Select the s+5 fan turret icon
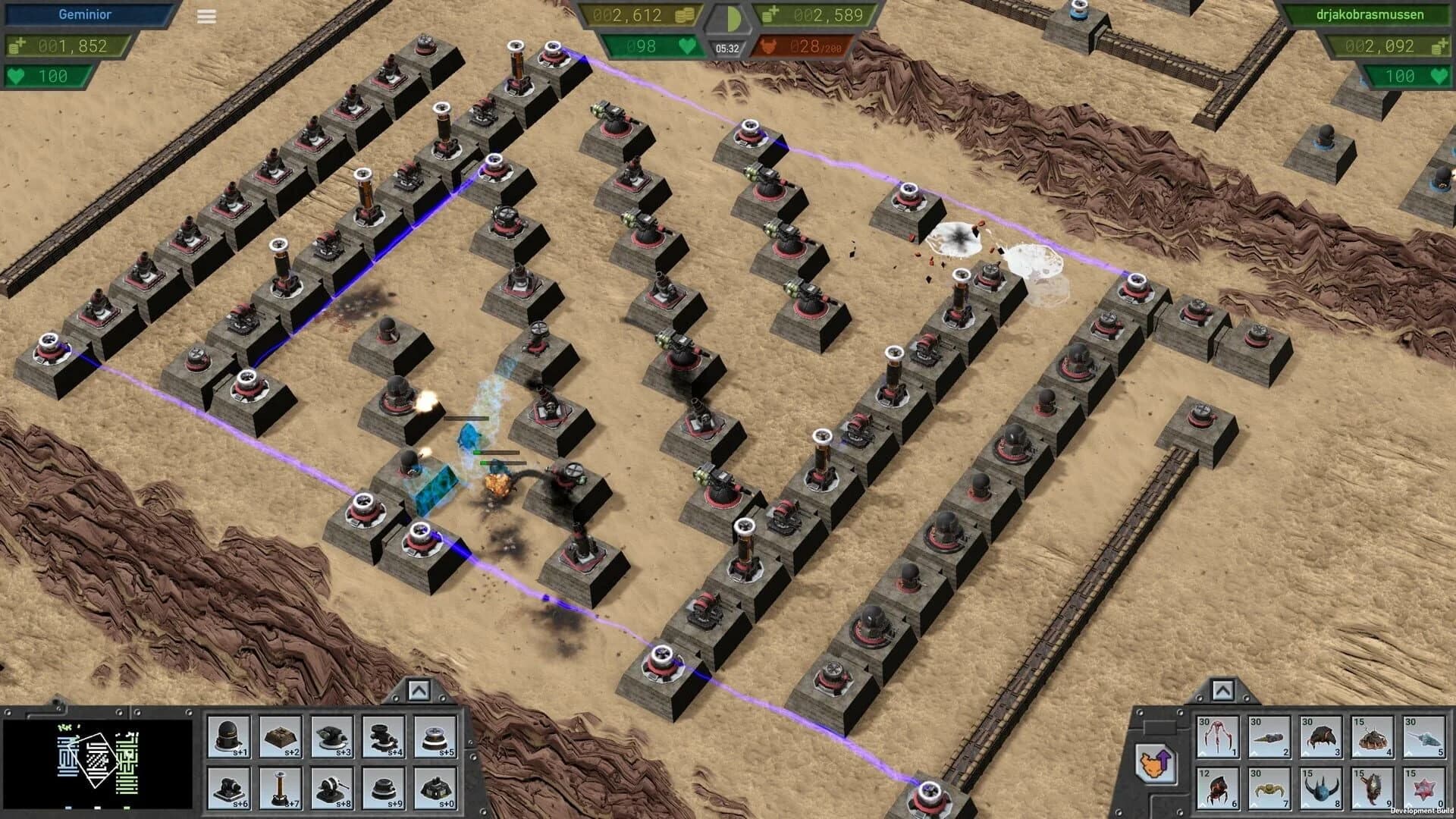Image resolution: width=1456 pixels, height=819 pixels. click(x=434, y=736)
